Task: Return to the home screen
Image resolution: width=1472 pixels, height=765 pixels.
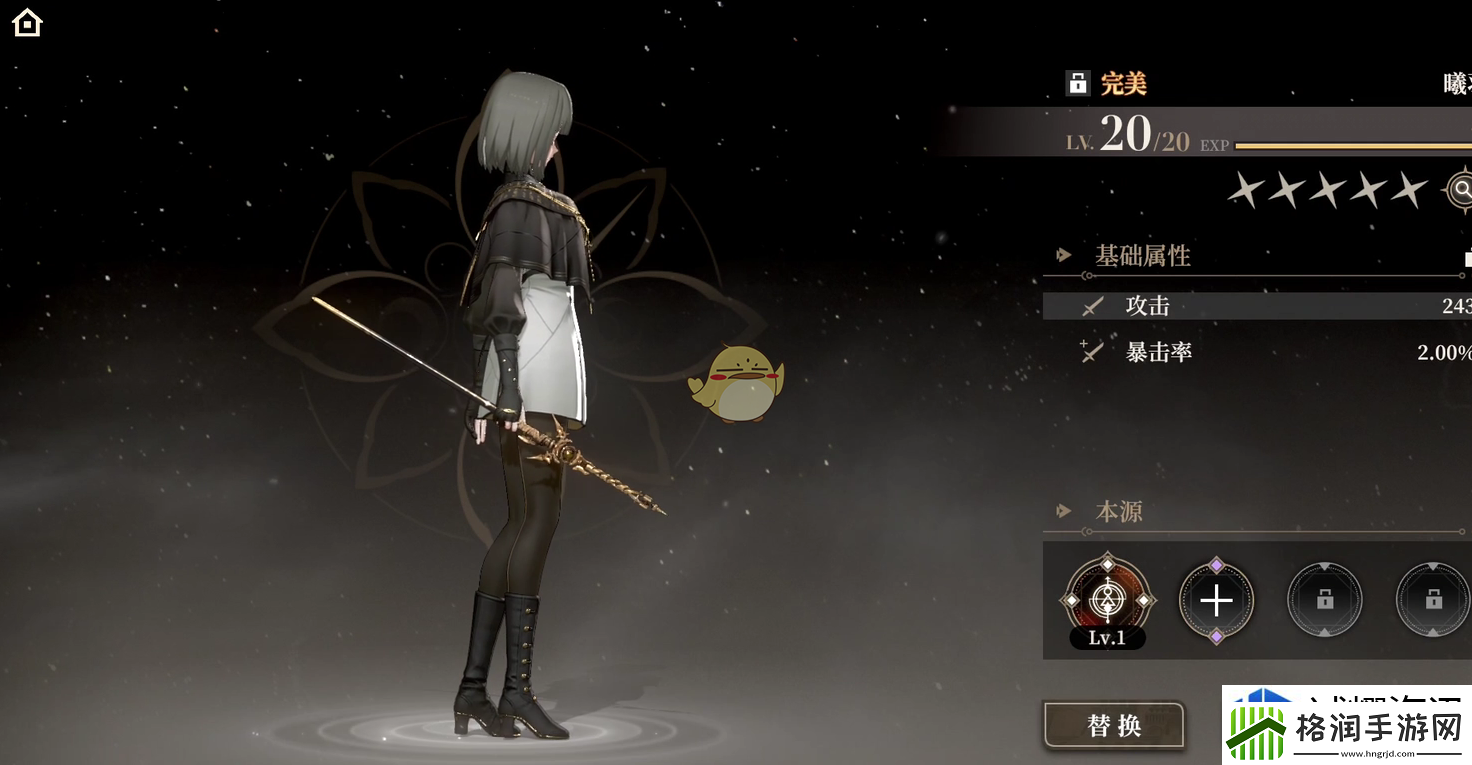Action: 27,22
